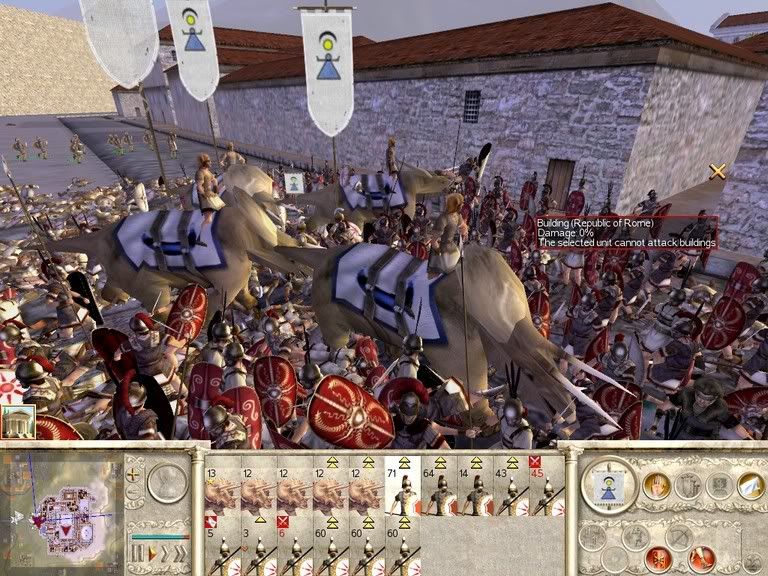Zoom in the minimap with plus button
This screenshot has height=576, width=768.
(134, 475)
